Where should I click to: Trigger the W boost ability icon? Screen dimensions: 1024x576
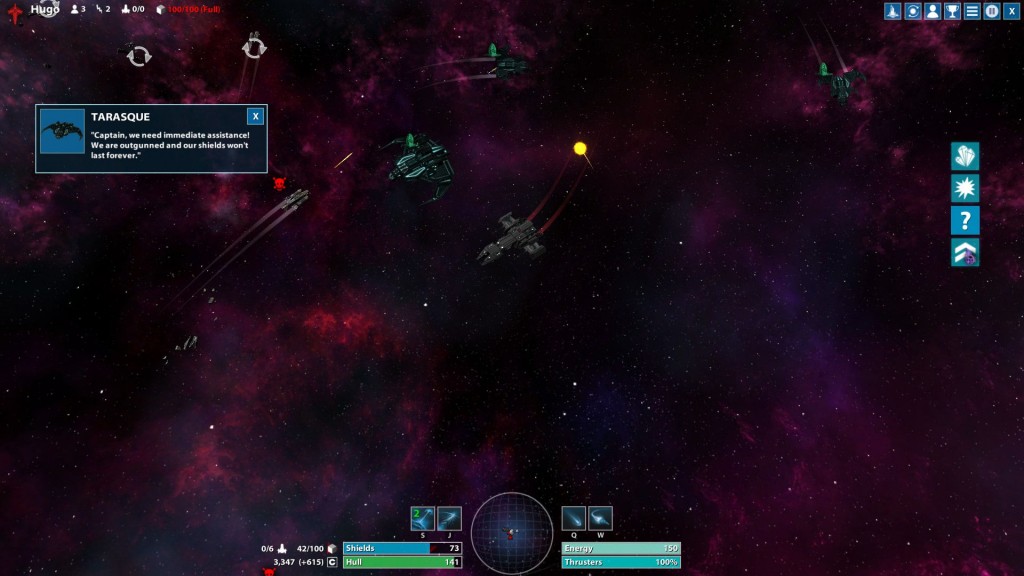pos(600,518)
